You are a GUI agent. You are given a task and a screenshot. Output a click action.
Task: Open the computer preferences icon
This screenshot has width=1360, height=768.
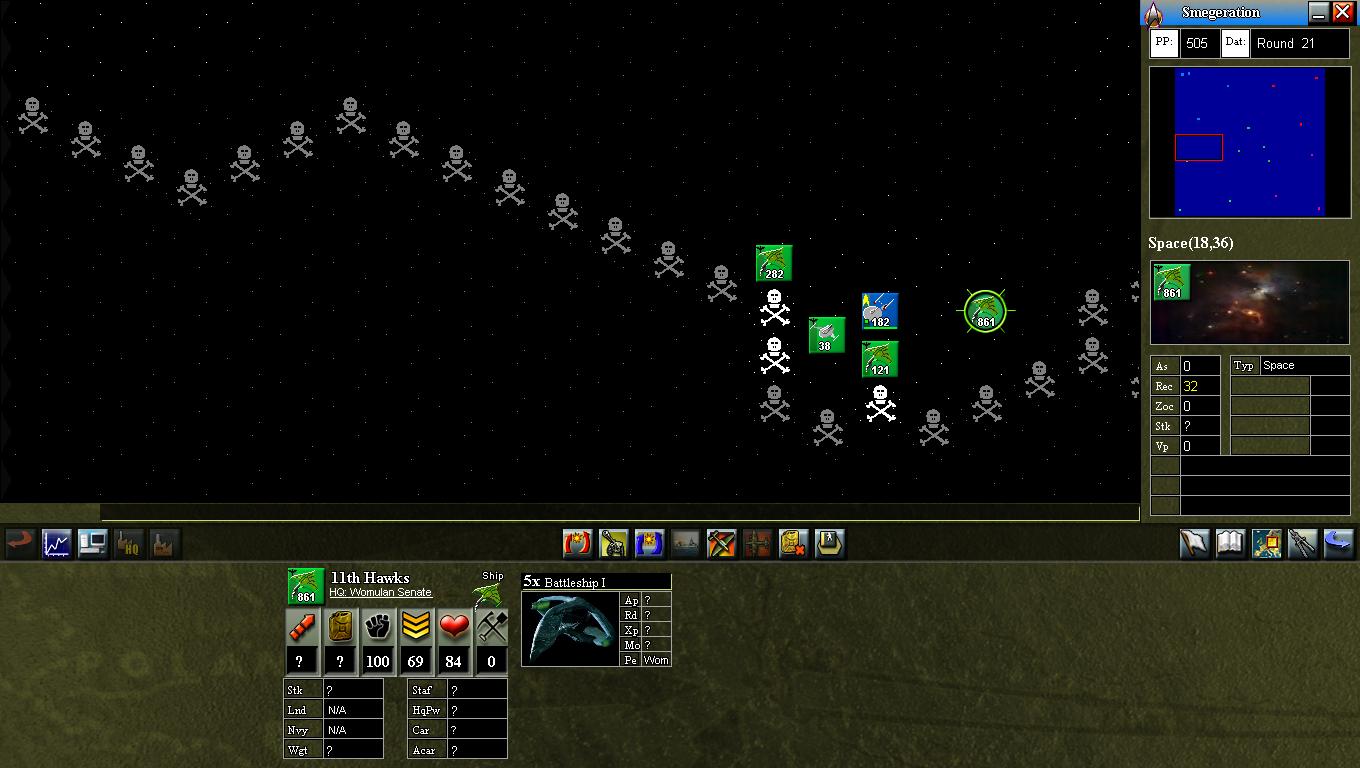tap(92, 544)
